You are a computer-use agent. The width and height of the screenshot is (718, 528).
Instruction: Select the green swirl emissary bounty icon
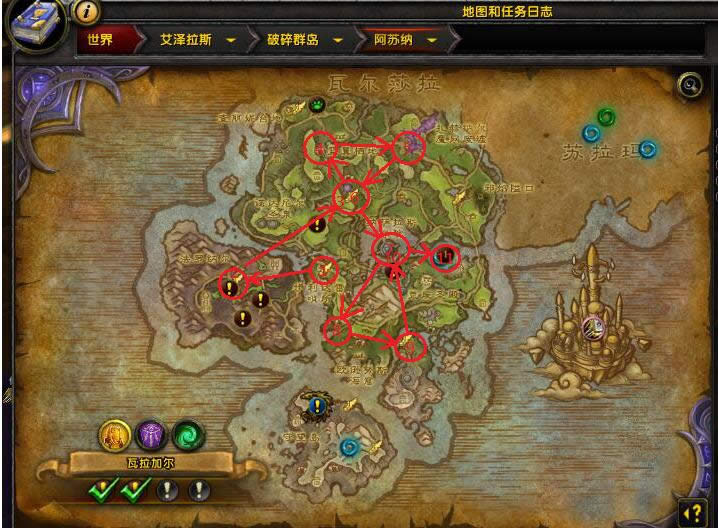186,434
